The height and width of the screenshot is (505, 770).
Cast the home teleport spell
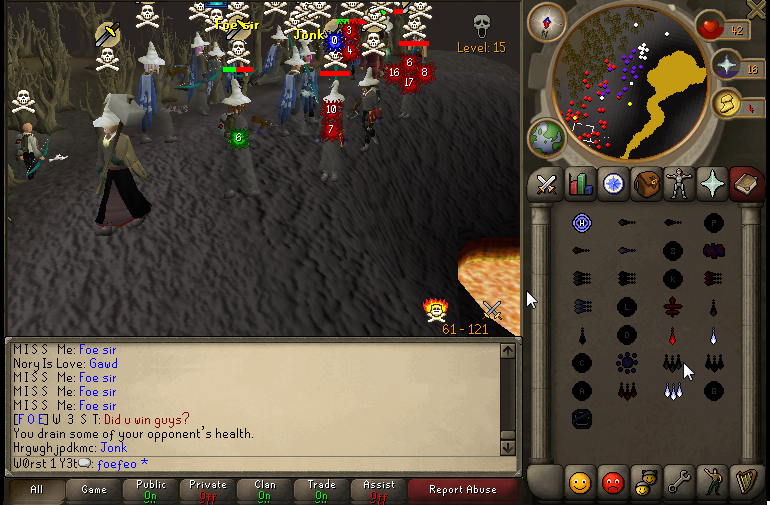coord(582,222)
